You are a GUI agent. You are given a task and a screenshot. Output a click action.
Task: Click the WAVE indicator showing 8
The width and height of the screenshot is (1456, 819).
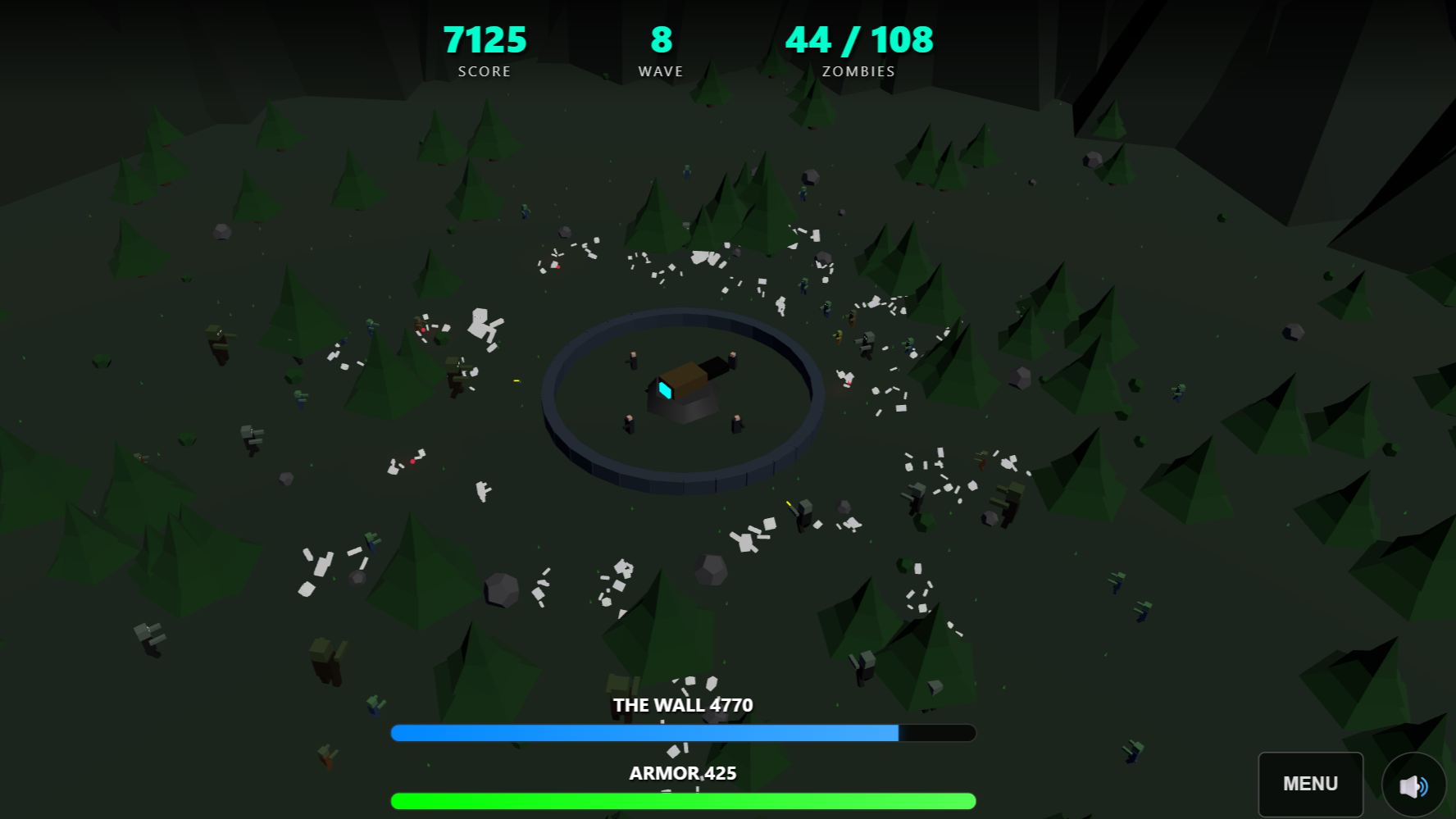pos(659,39)
